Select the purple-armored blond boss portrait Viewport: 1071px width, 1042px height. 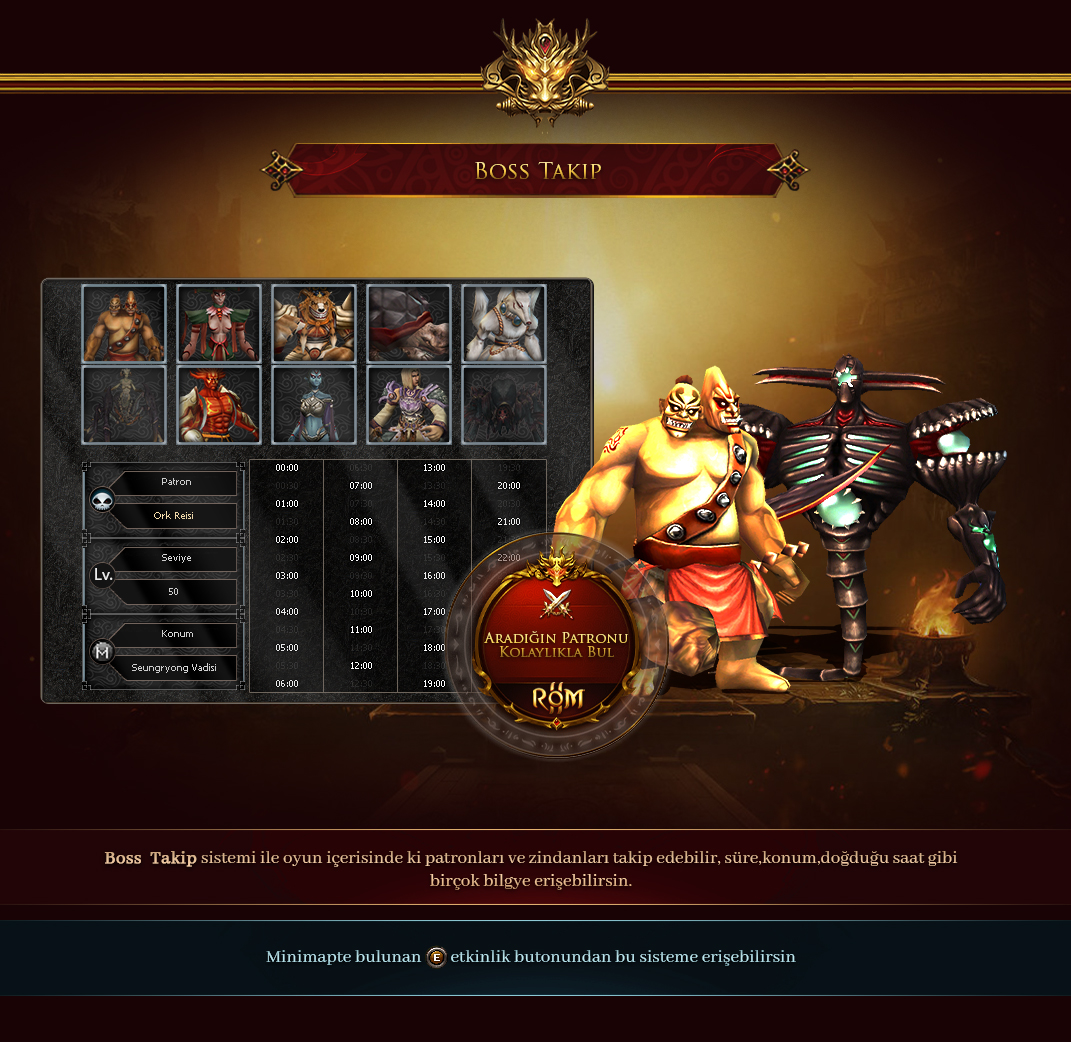[x=409, y=404]
